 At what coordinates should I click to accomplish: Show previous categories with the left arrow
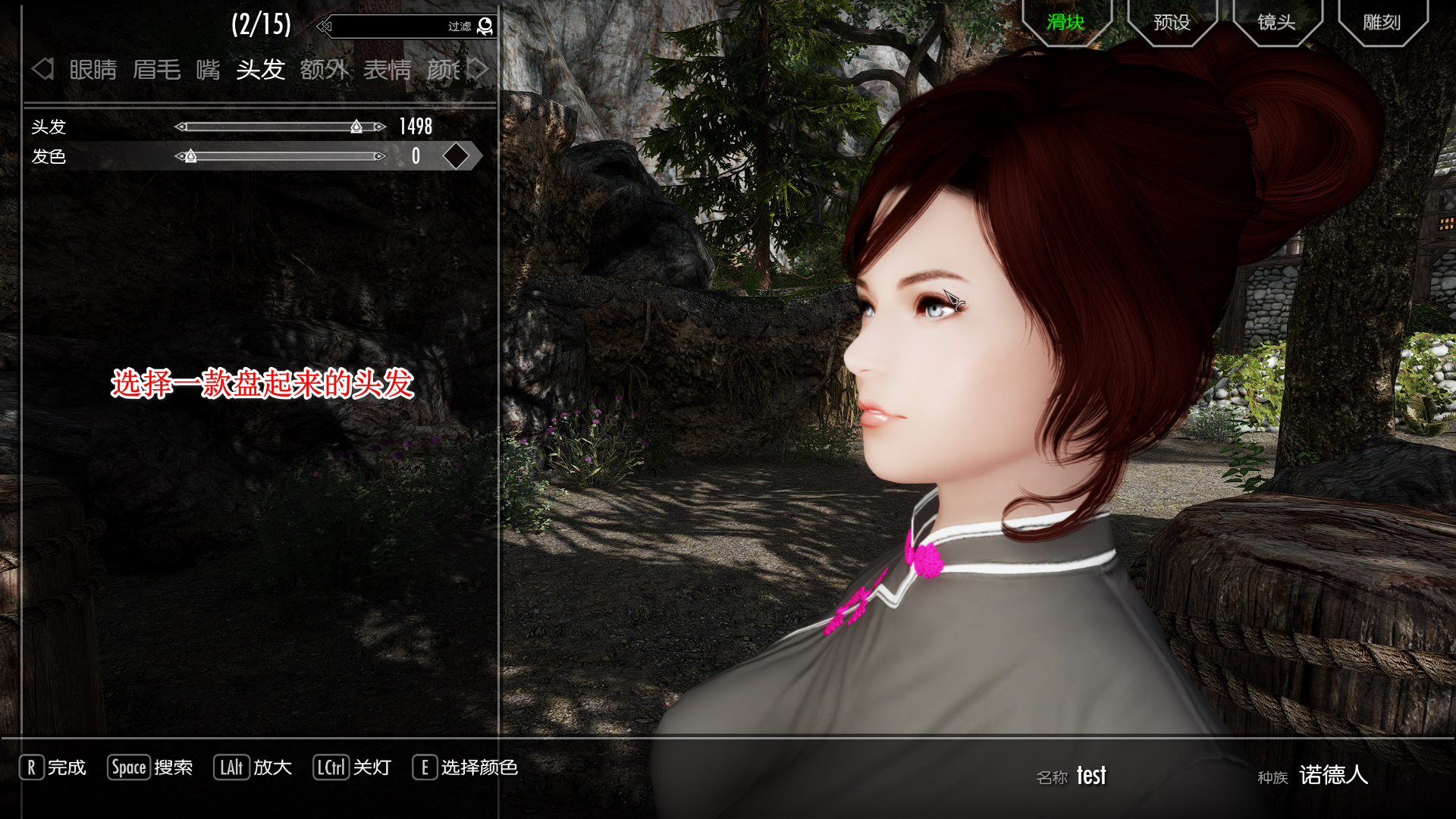pos(42,69)
